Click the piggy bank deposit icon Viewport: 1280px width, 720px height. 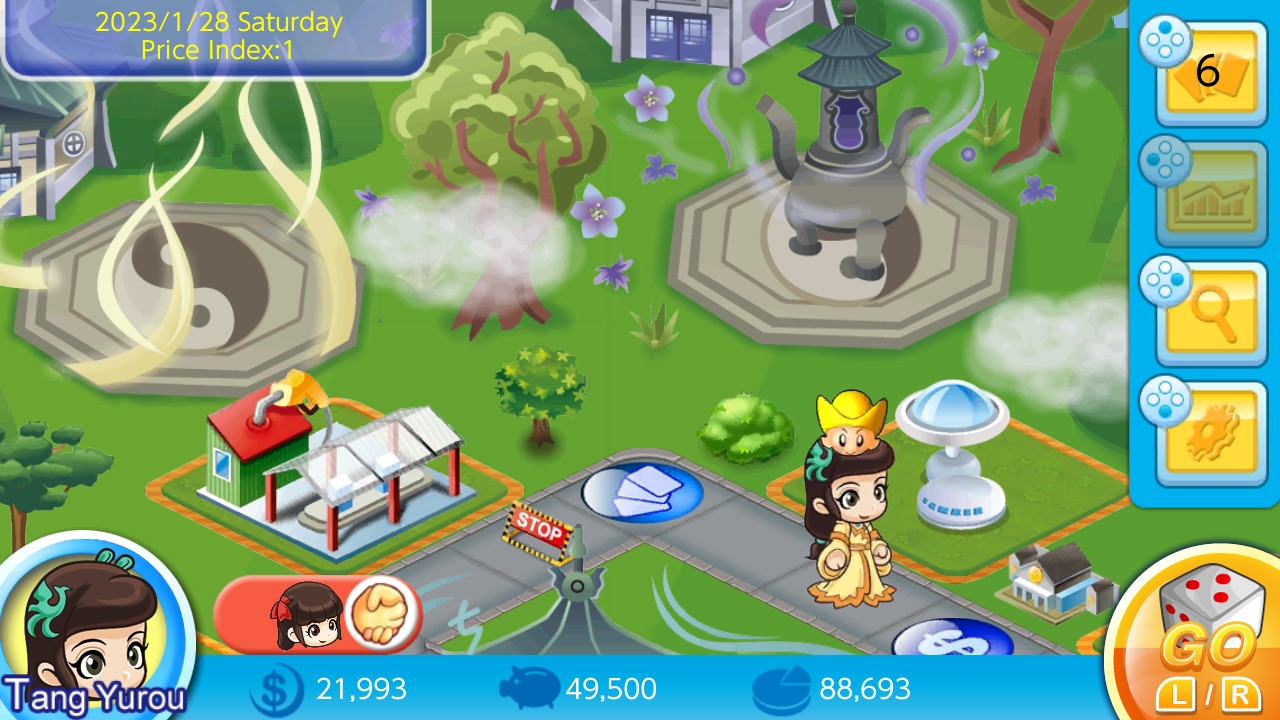coord(528,688)
